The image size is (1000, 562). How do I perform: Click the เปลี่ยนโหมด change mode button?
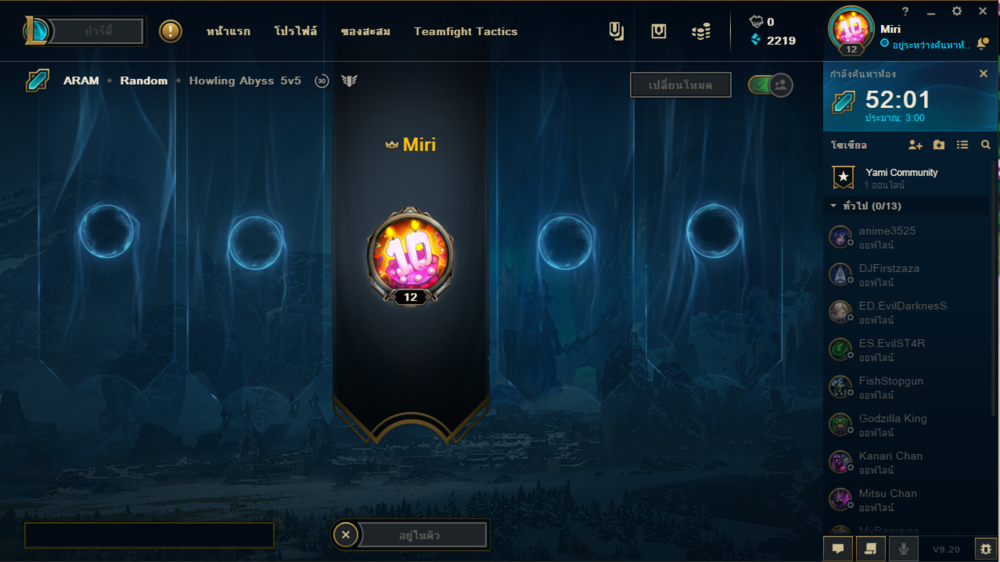pos(680,86)
